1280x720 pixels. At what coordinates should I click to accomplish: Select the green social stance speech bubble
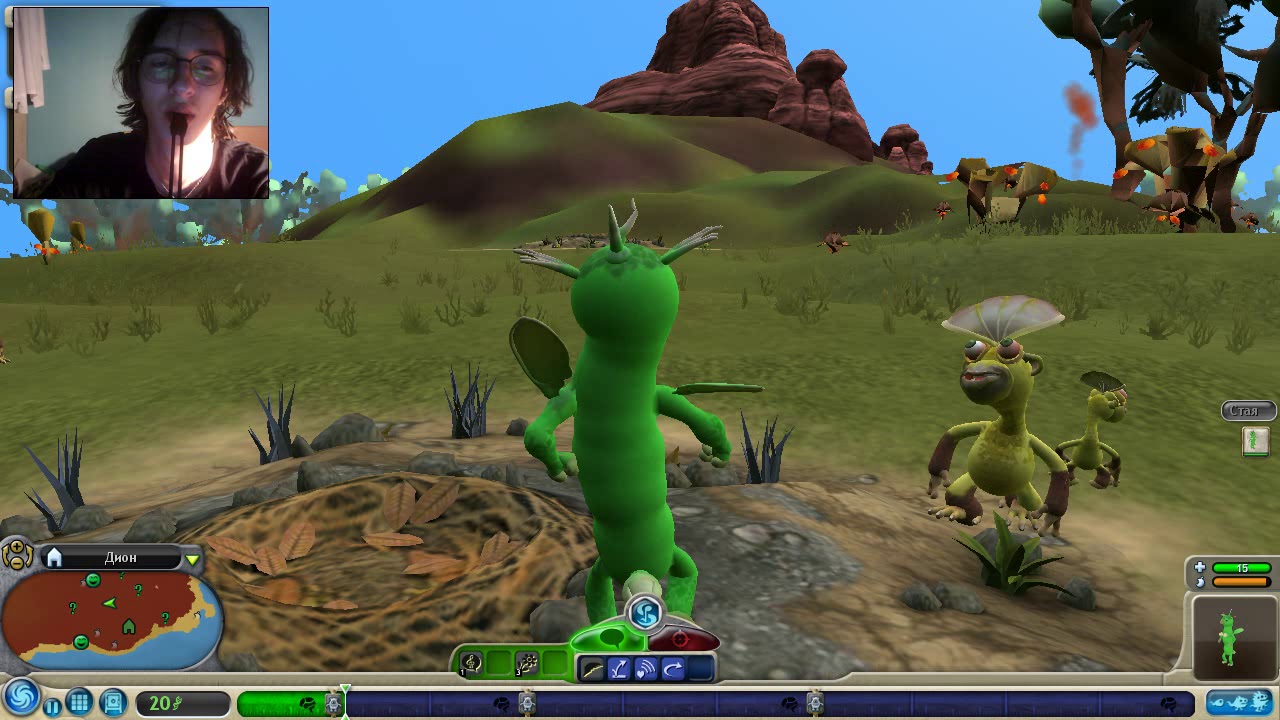tap(610, 638)
